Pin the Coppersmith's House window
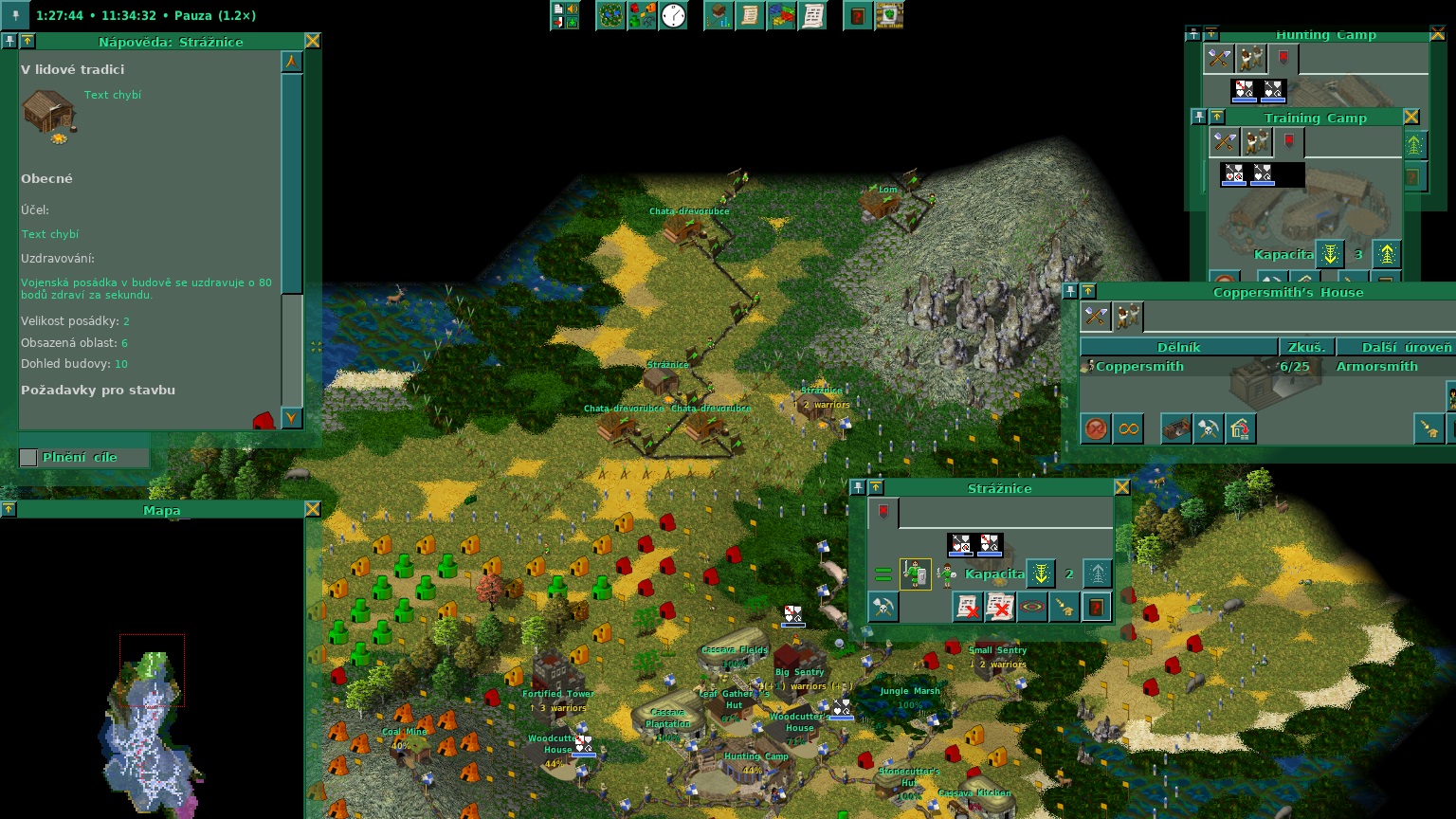 [x=1070, y=291]
